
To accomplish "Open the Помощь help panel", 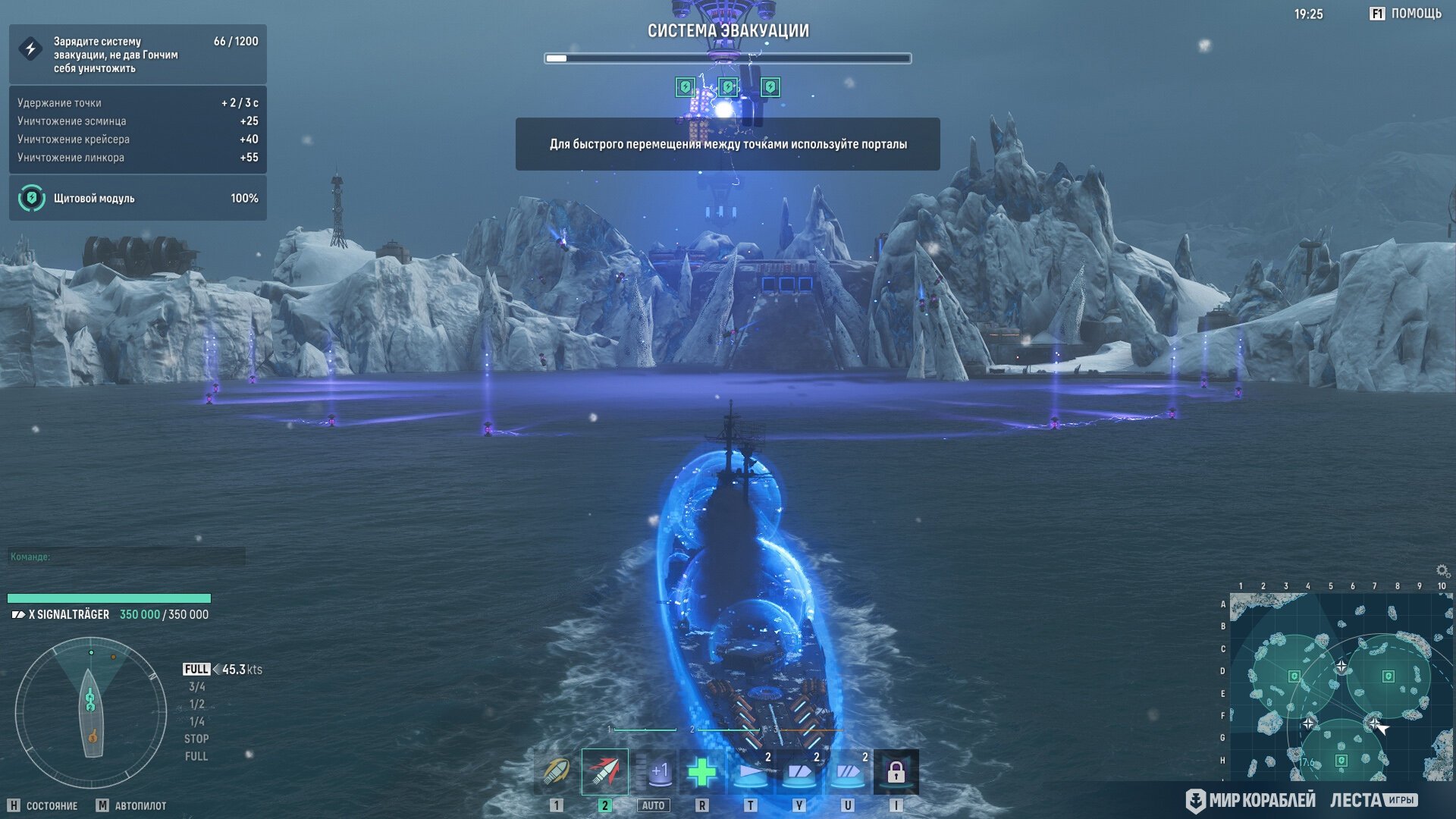I will pos(1405,14).
